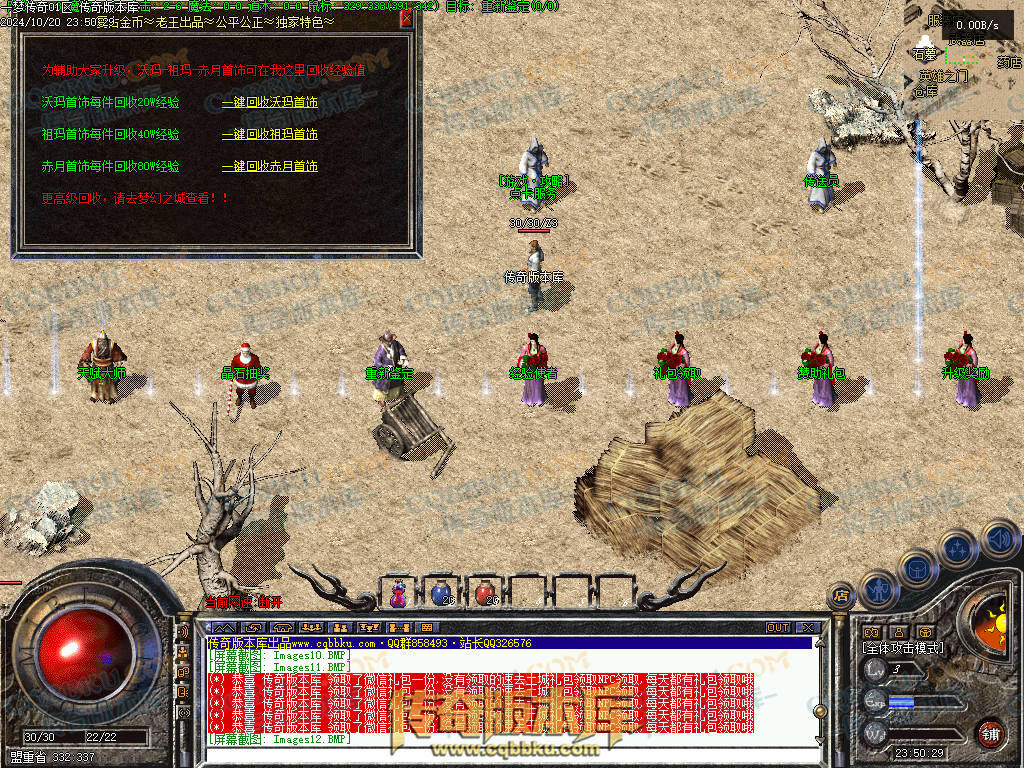Click the red 铺 stall button
1024x768 pixels.
pos(990,732)
